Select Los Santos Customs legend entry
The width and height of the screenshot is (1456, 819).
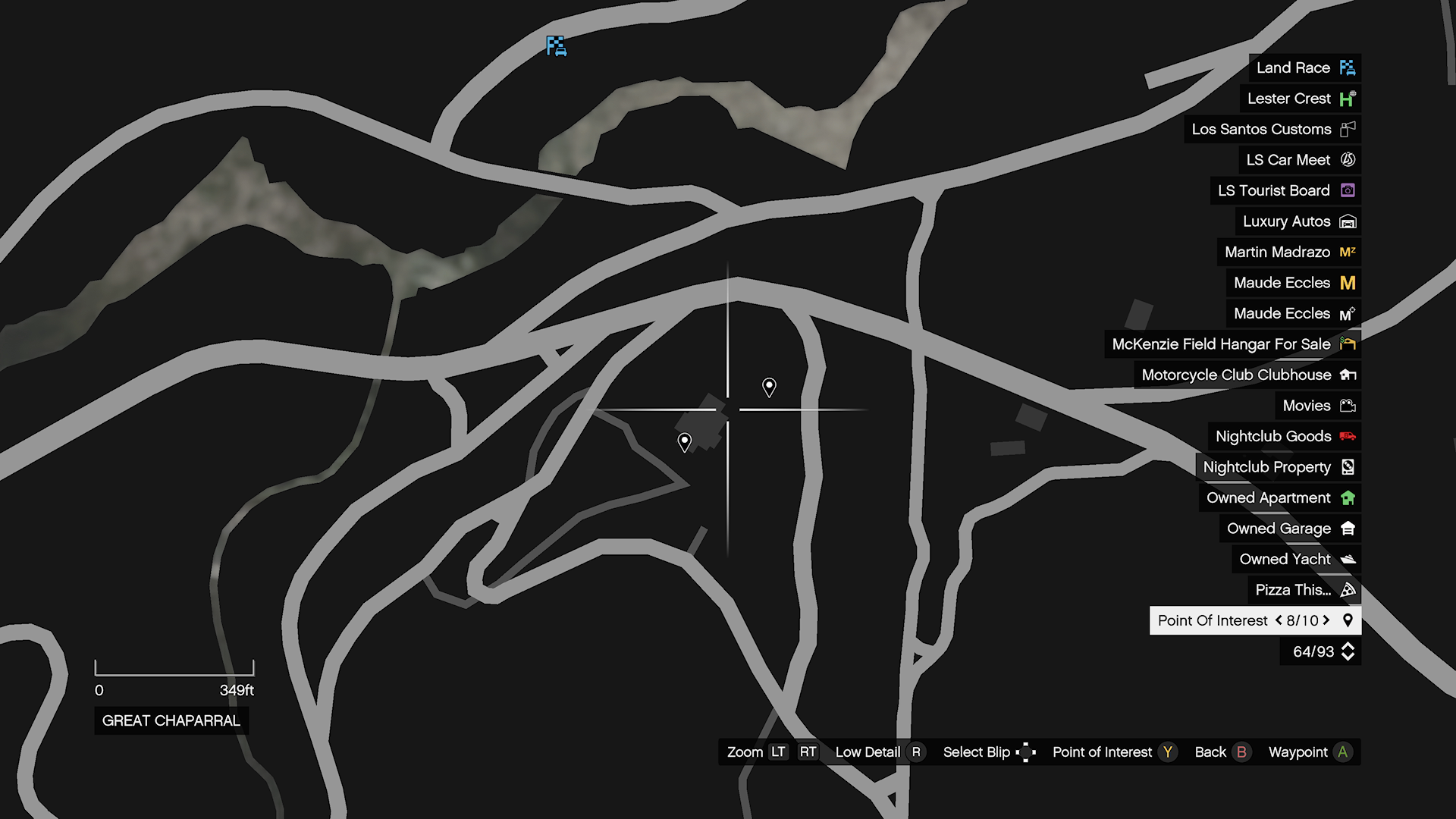[x=1272, y=129]
